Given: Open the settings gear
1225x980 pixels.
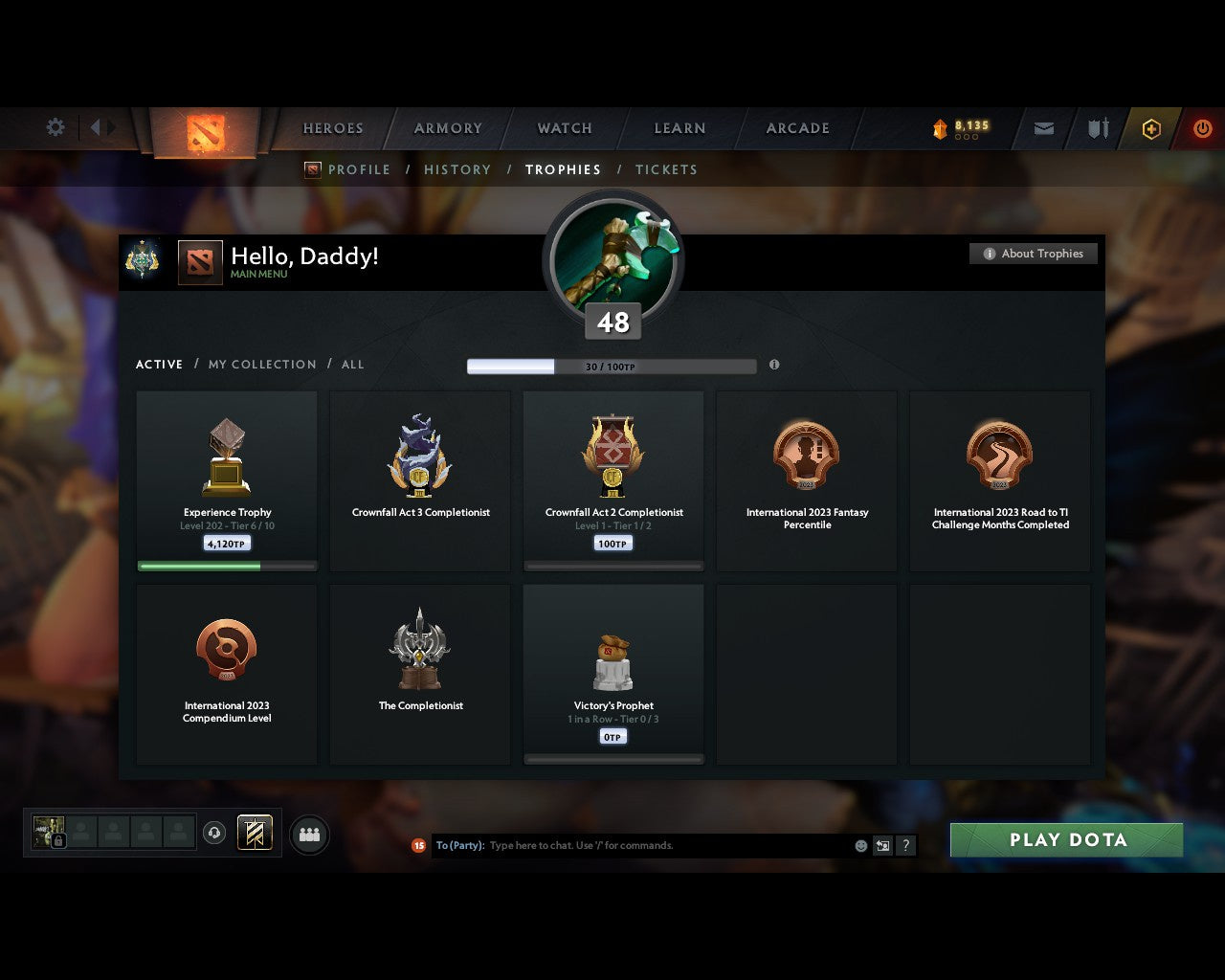Looking at the screenshot, I should pos(55,126).
